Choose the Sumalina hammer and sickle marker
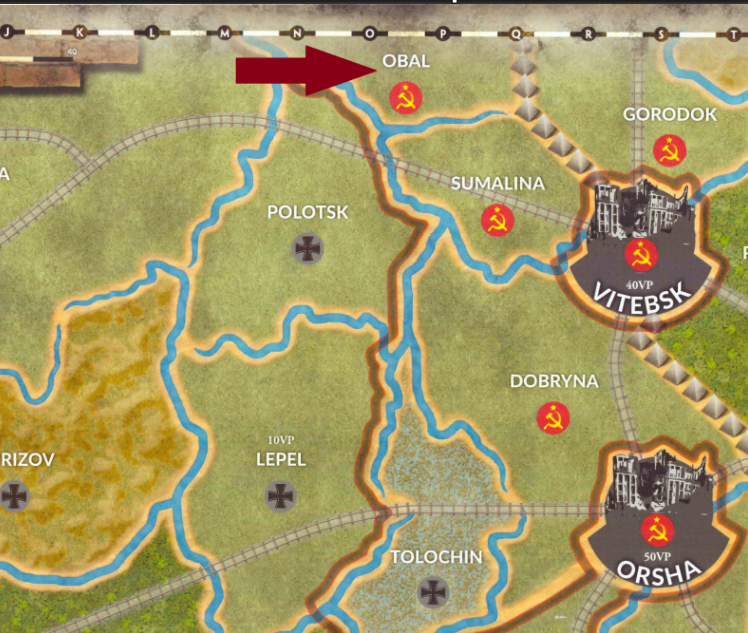The height and width of the screenshot is (633, 748). (x=497, y=220)
